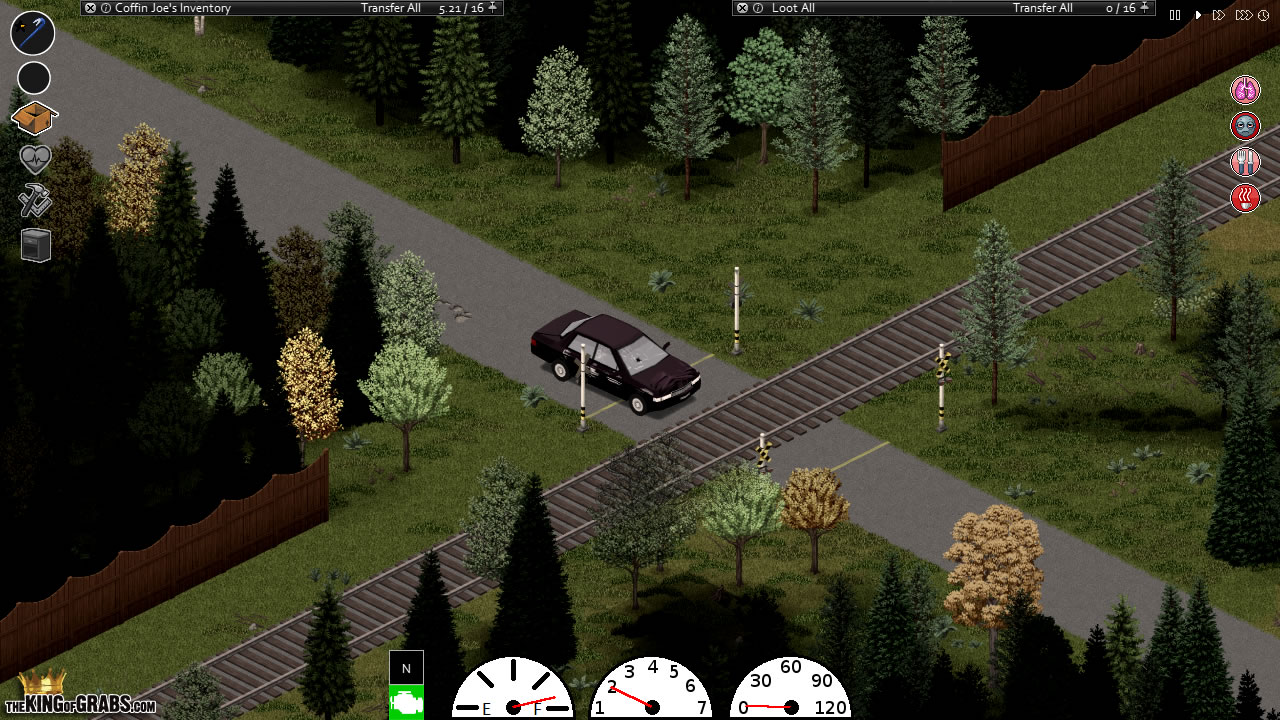Click the green engine status icon
Image resolution: width=1280 pixels, height=720 pixels.
pyautogui.click(x=406, y=701)
